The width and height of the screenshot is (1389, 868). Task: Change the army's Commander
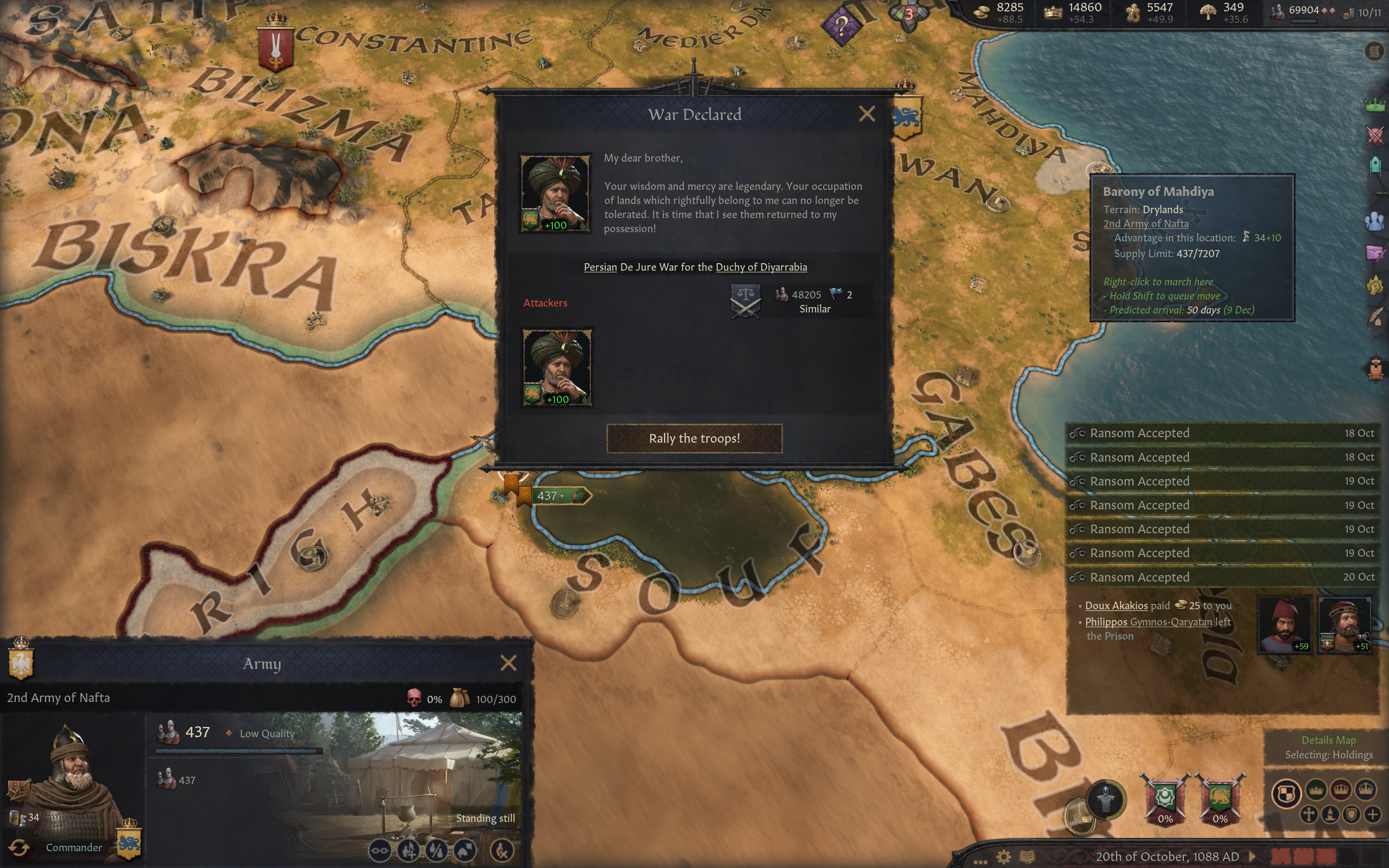(x=20, y=848)
